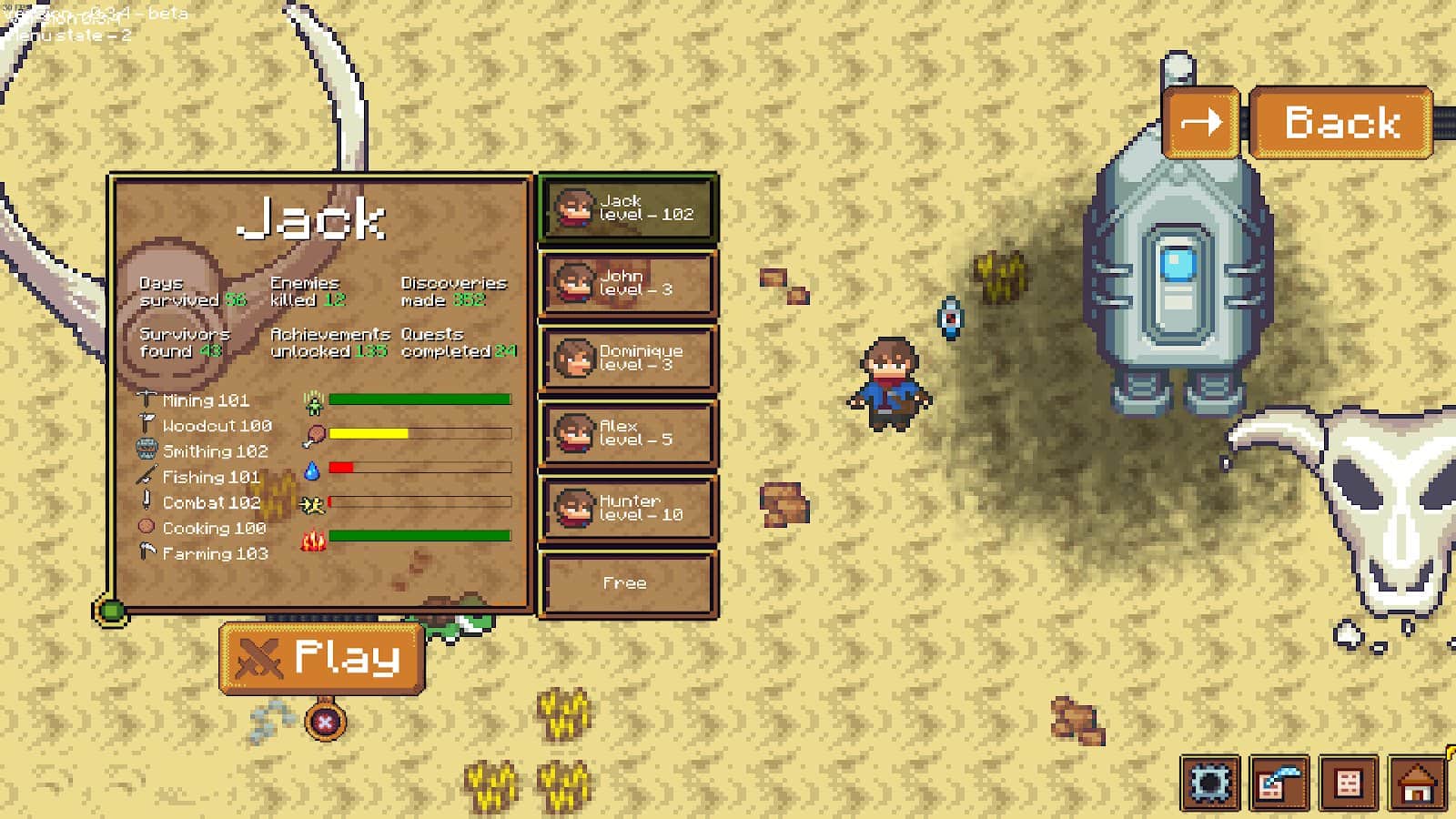Select the Alex level 5 character slot

[629, 433]
